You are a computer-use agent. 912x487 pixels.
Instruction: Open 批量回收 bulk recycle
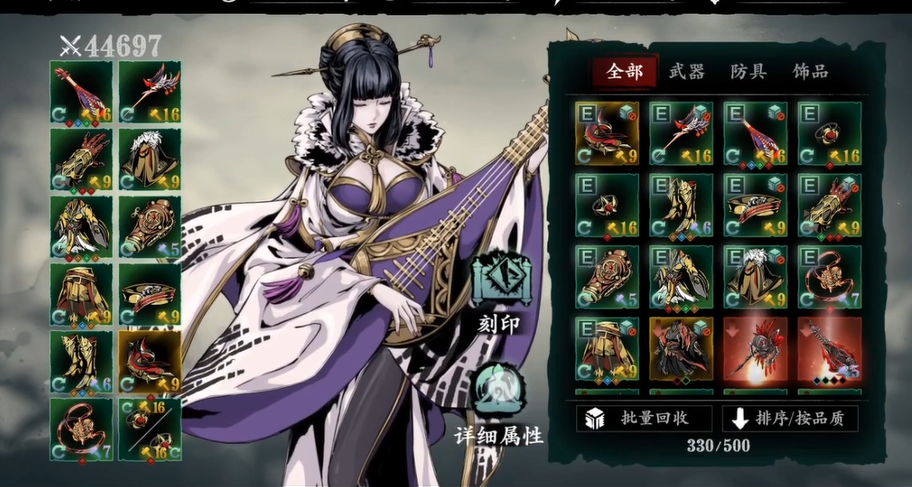[644, 418]
